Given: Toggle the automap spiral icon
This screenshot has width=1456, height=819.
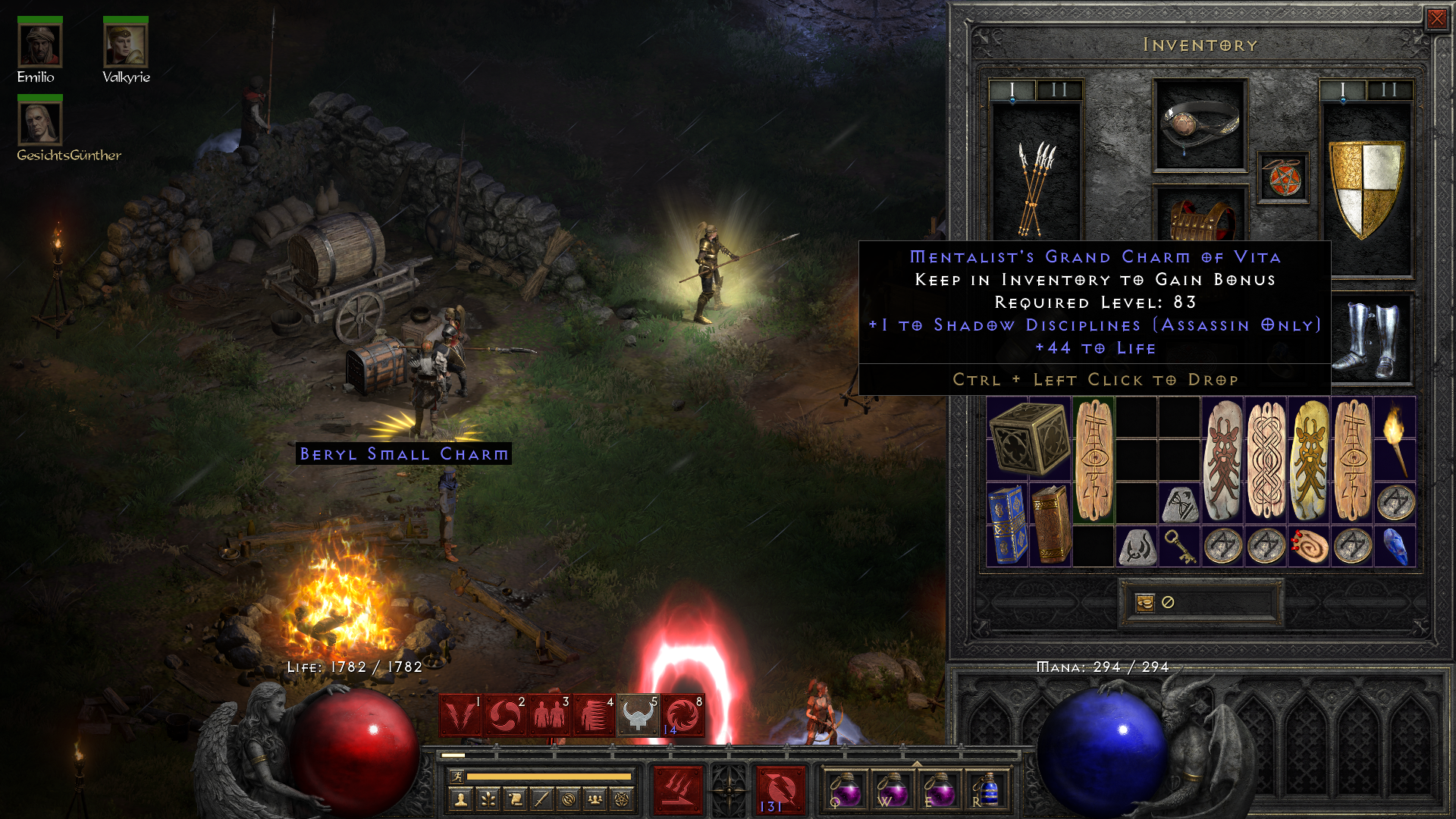Looking at the screenshot, I should [x=568, y=799].
